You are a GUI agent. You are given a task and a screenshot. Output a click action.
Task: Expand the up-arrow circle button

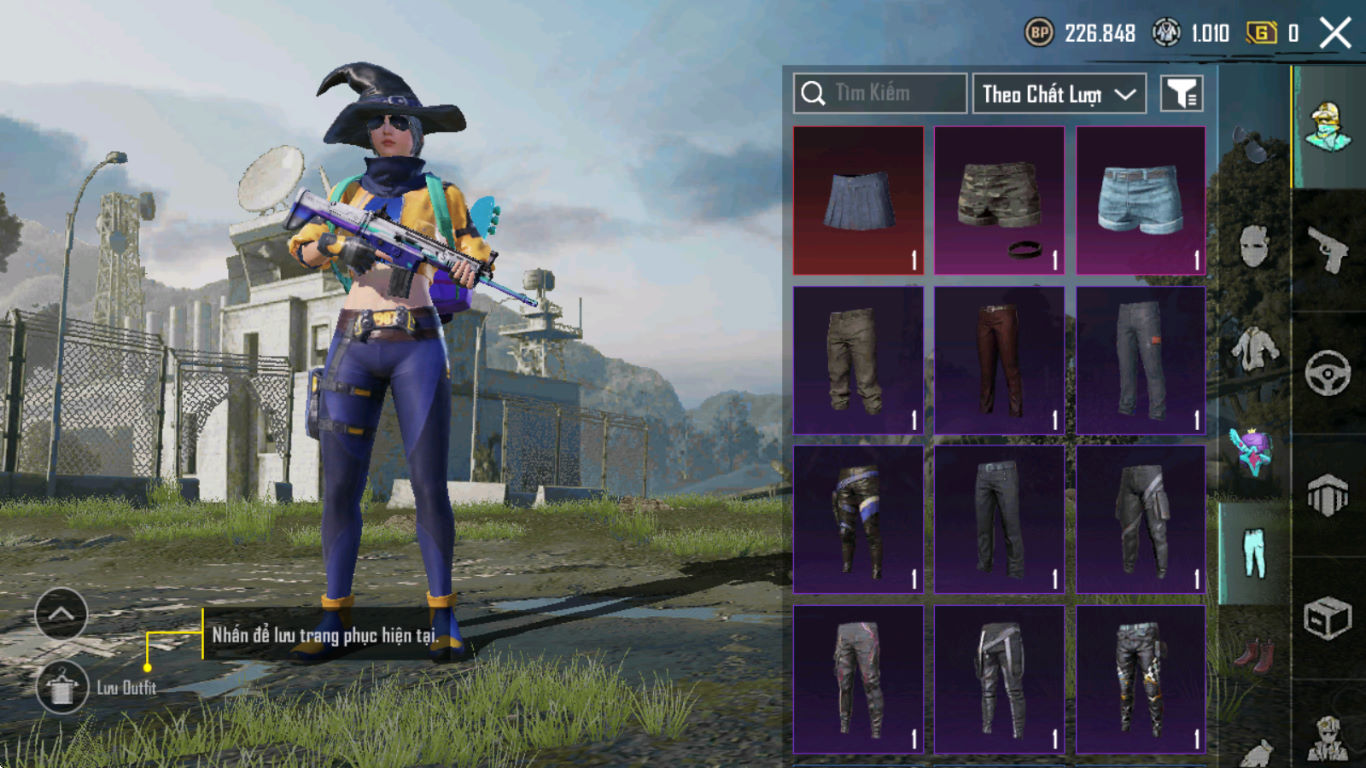click(x=61, y=614)
